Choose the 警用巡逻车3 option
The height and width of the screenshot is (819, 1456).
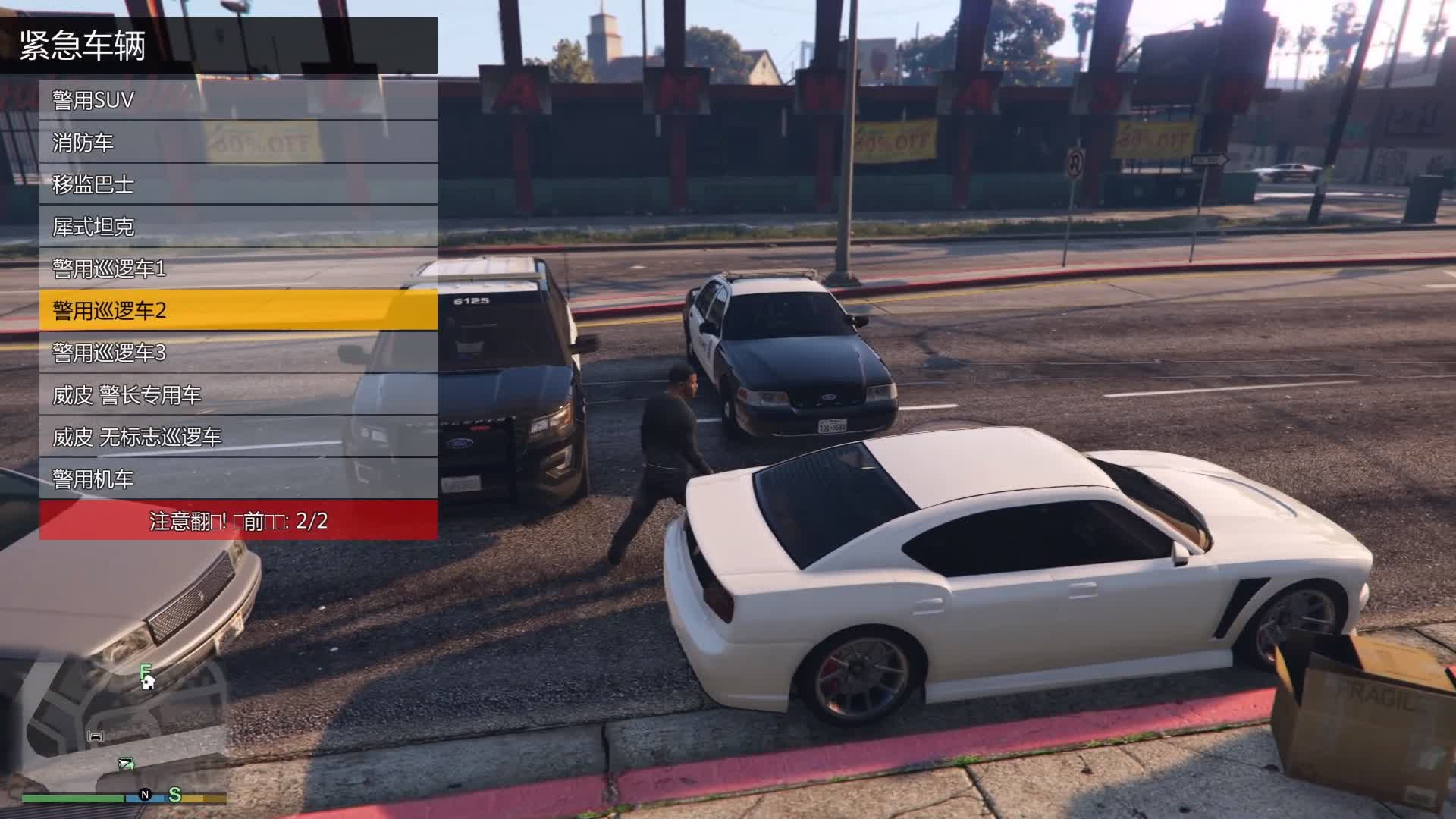238,353
